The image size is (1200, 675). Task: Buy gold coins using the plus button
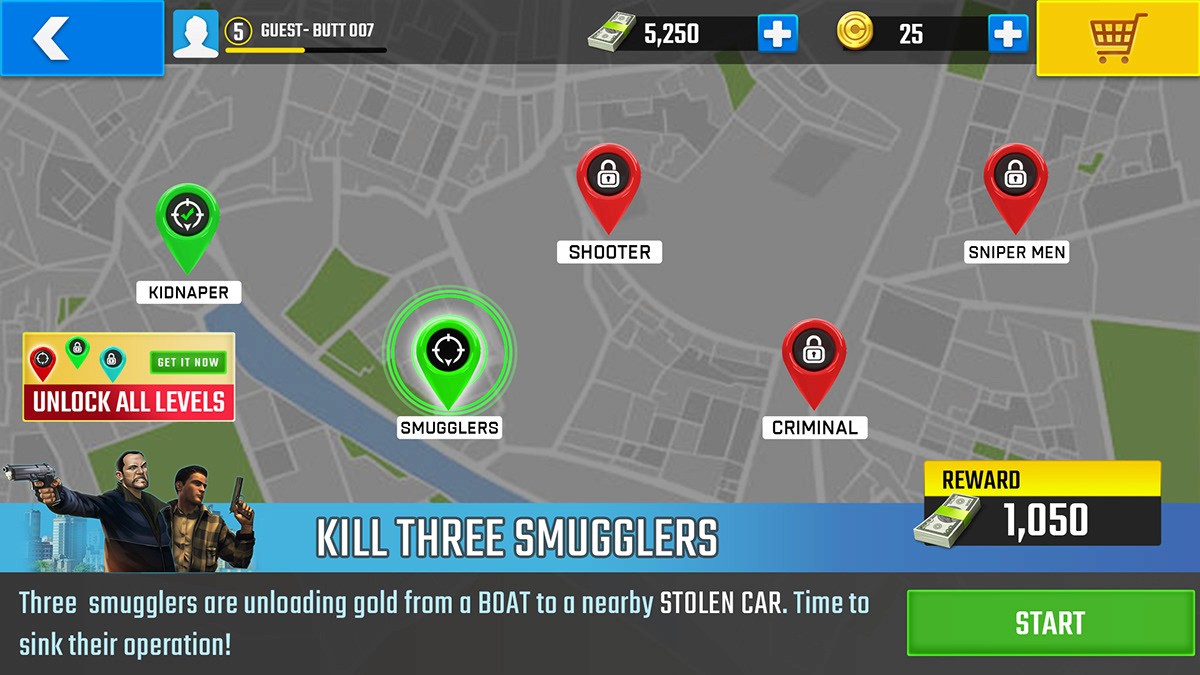pos(1008,34)
